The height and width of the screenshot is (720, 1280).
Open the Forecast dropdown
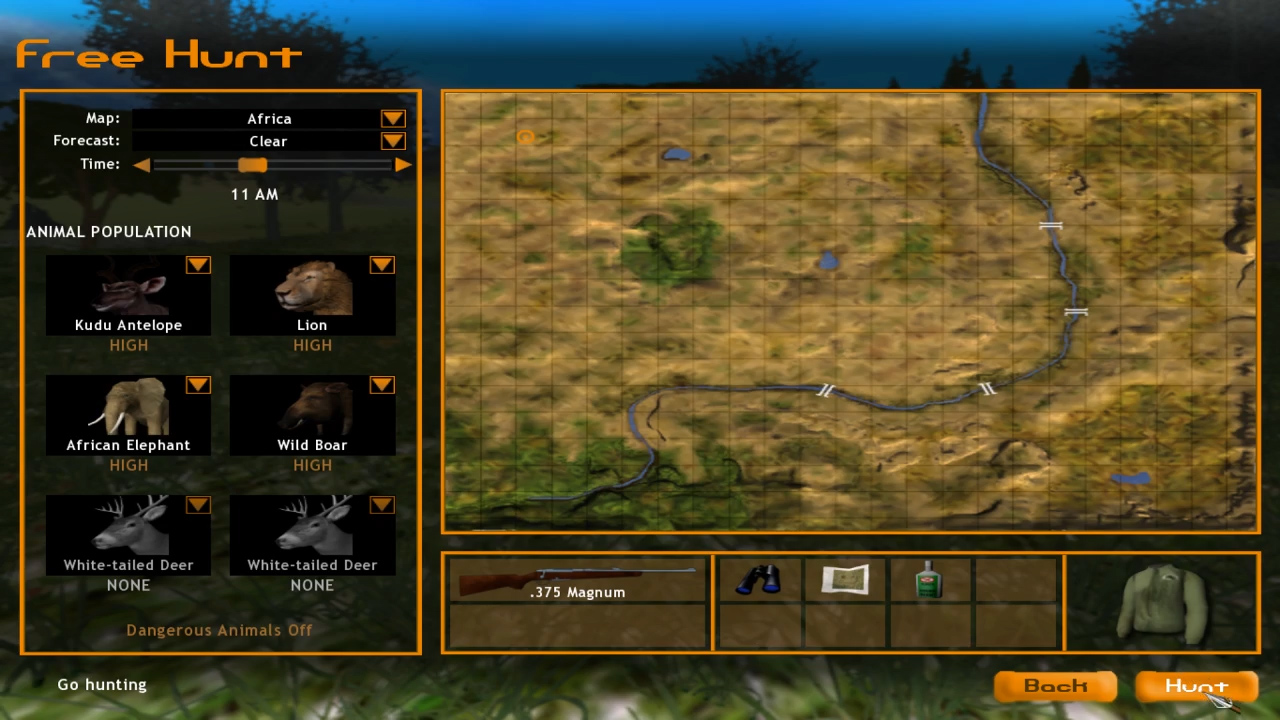coord(392,140)
